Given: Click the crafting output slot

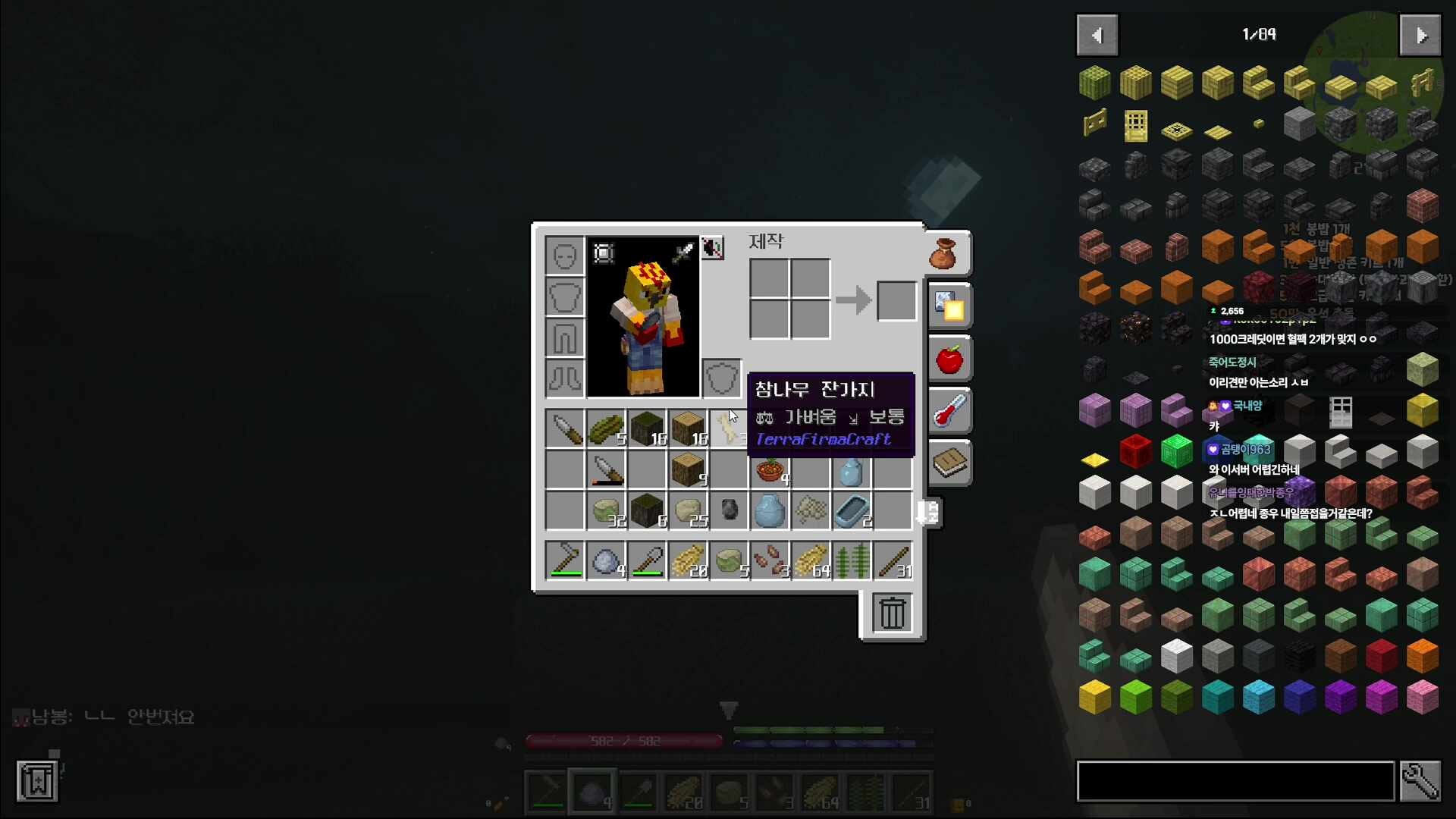Looking at the screenshot, I should pyautogui.click(x=896, y=300).
